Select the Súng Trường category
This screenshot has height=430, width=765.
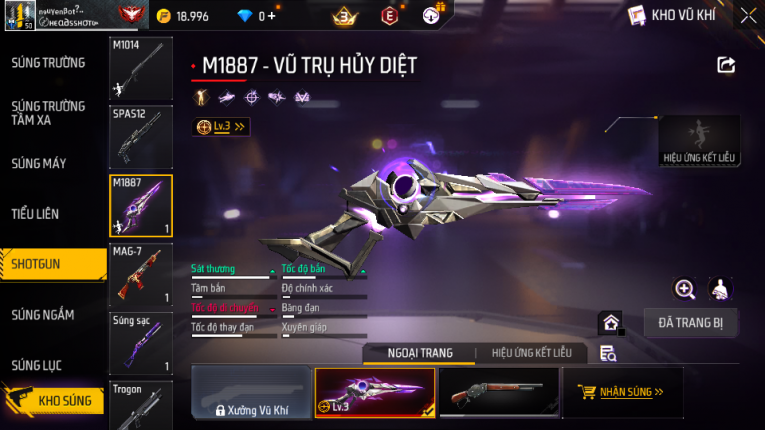click(x=48, y=63)
